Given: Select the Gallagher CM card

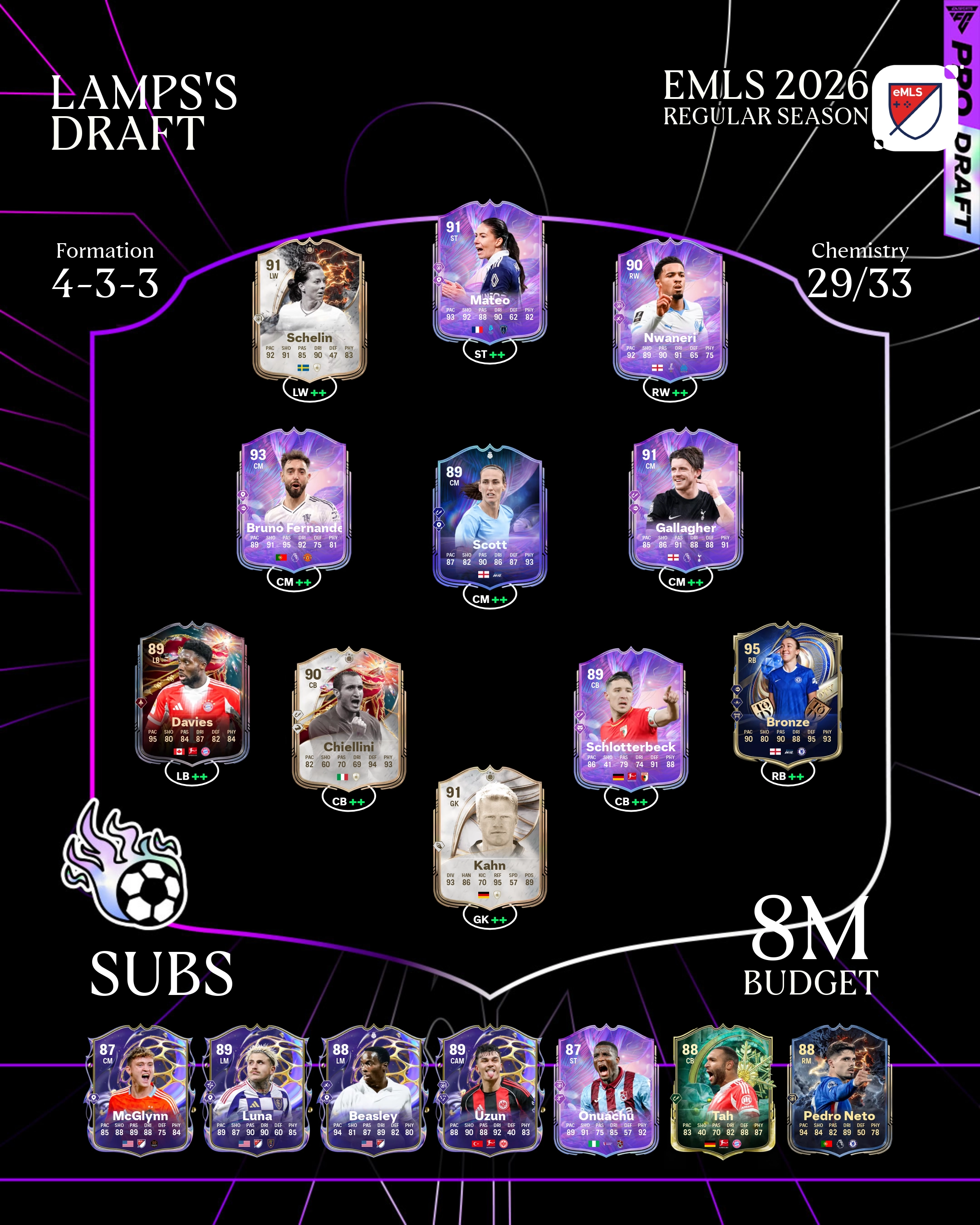Looking at the screenshot, I should [686, 500].
